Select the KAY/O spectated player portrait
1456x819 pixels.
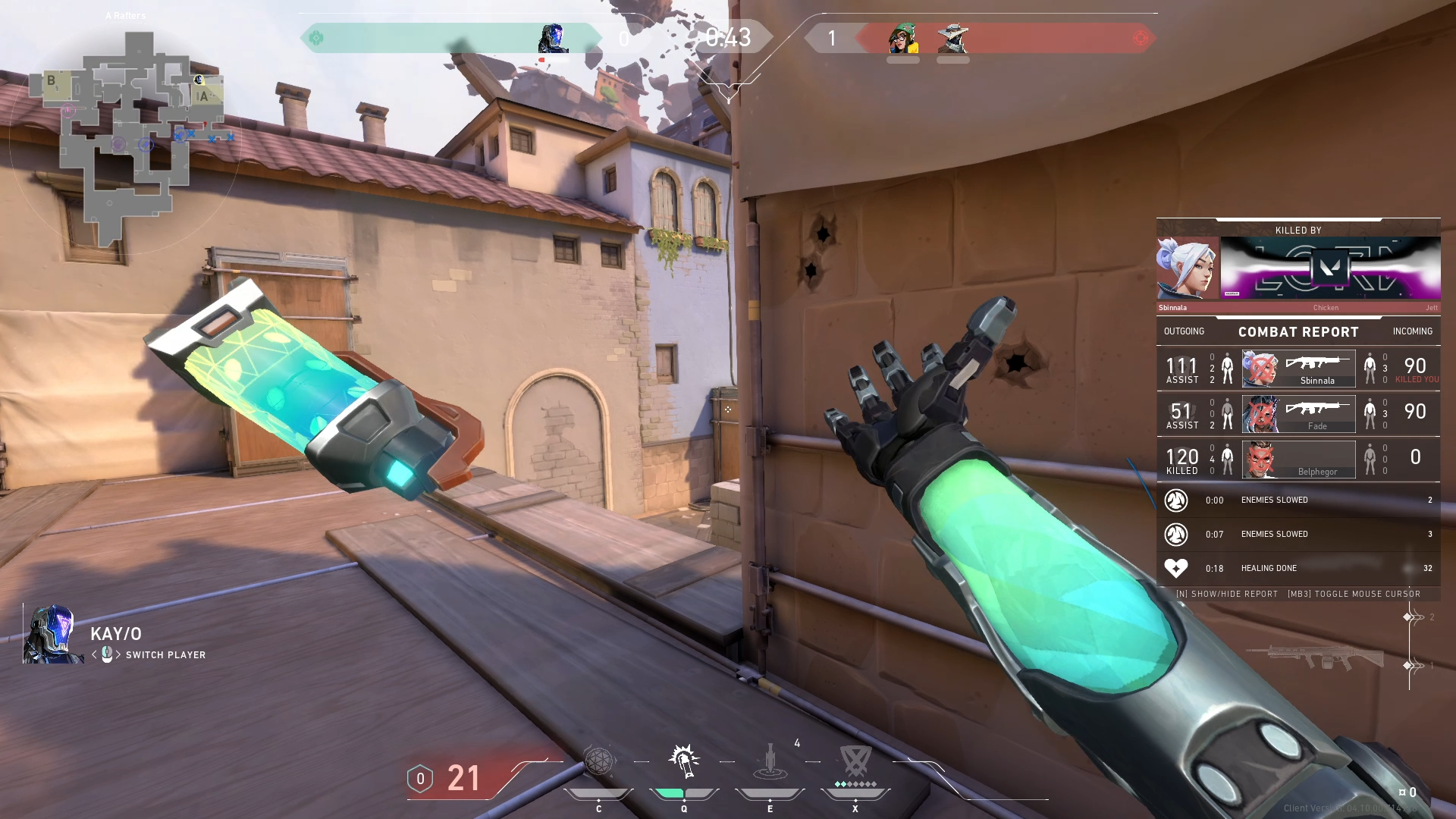point(52,635)
